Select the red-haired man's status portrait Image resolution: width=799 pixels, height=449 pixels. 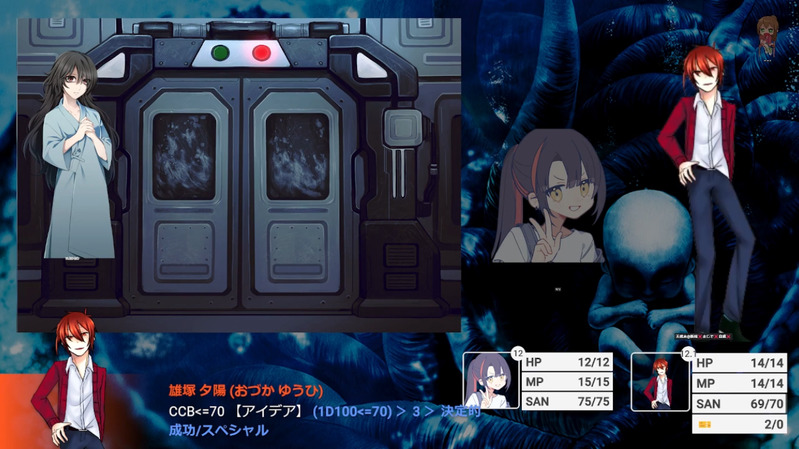point(660,381)
